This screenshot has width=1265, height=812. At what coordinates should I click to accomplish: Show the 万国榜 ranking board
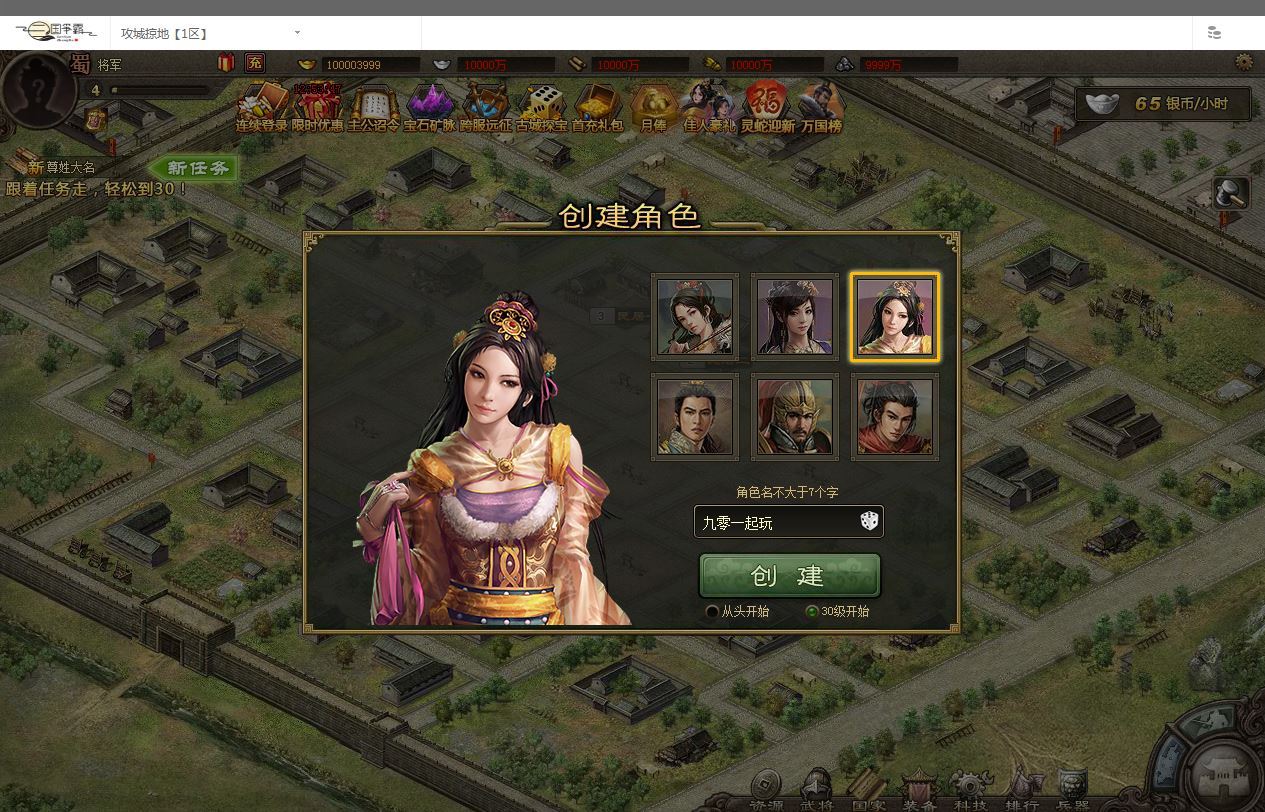point(821,109)
